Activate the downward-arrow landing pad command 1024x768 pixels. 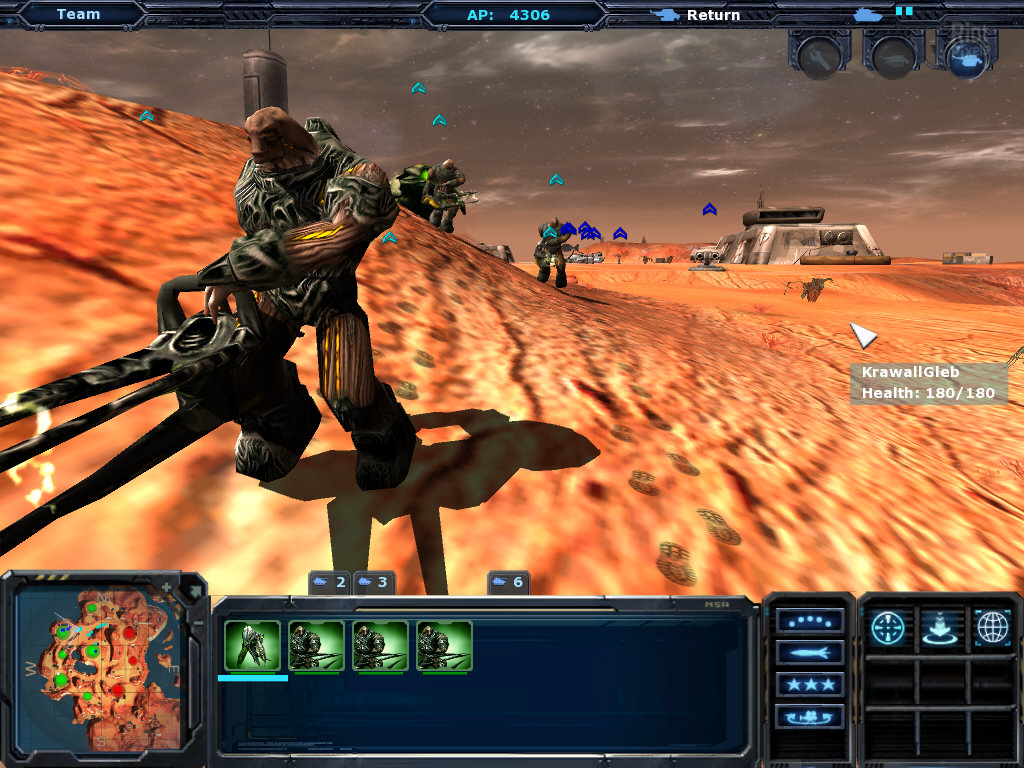pos(940,628)
